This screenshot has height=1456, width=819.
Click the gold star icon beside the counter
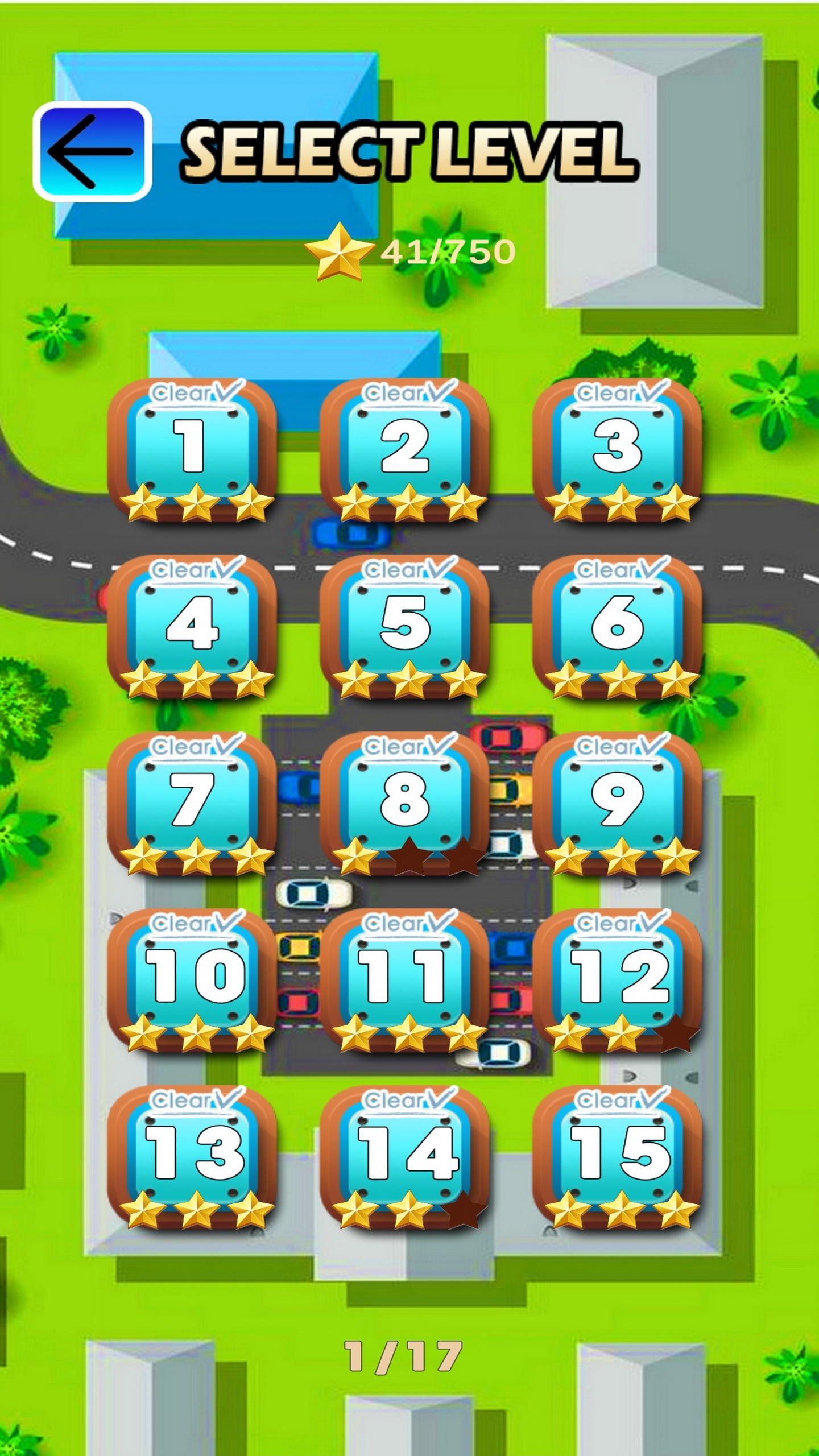341,252
